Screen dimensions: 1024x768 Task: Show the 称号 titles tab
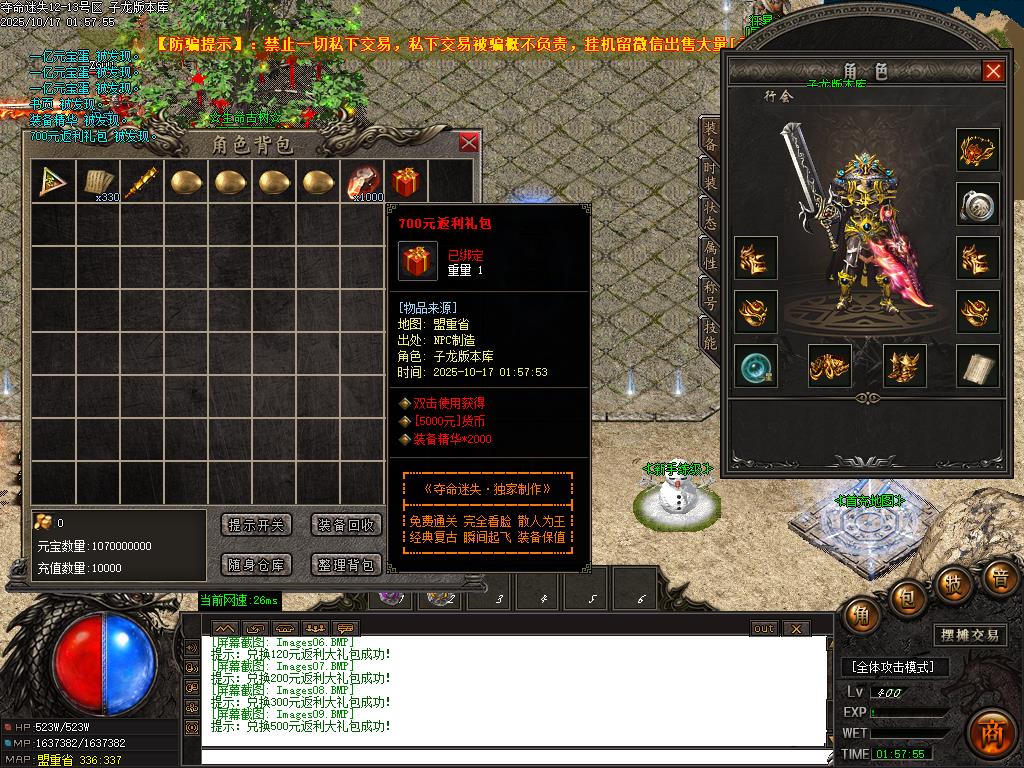709,294
